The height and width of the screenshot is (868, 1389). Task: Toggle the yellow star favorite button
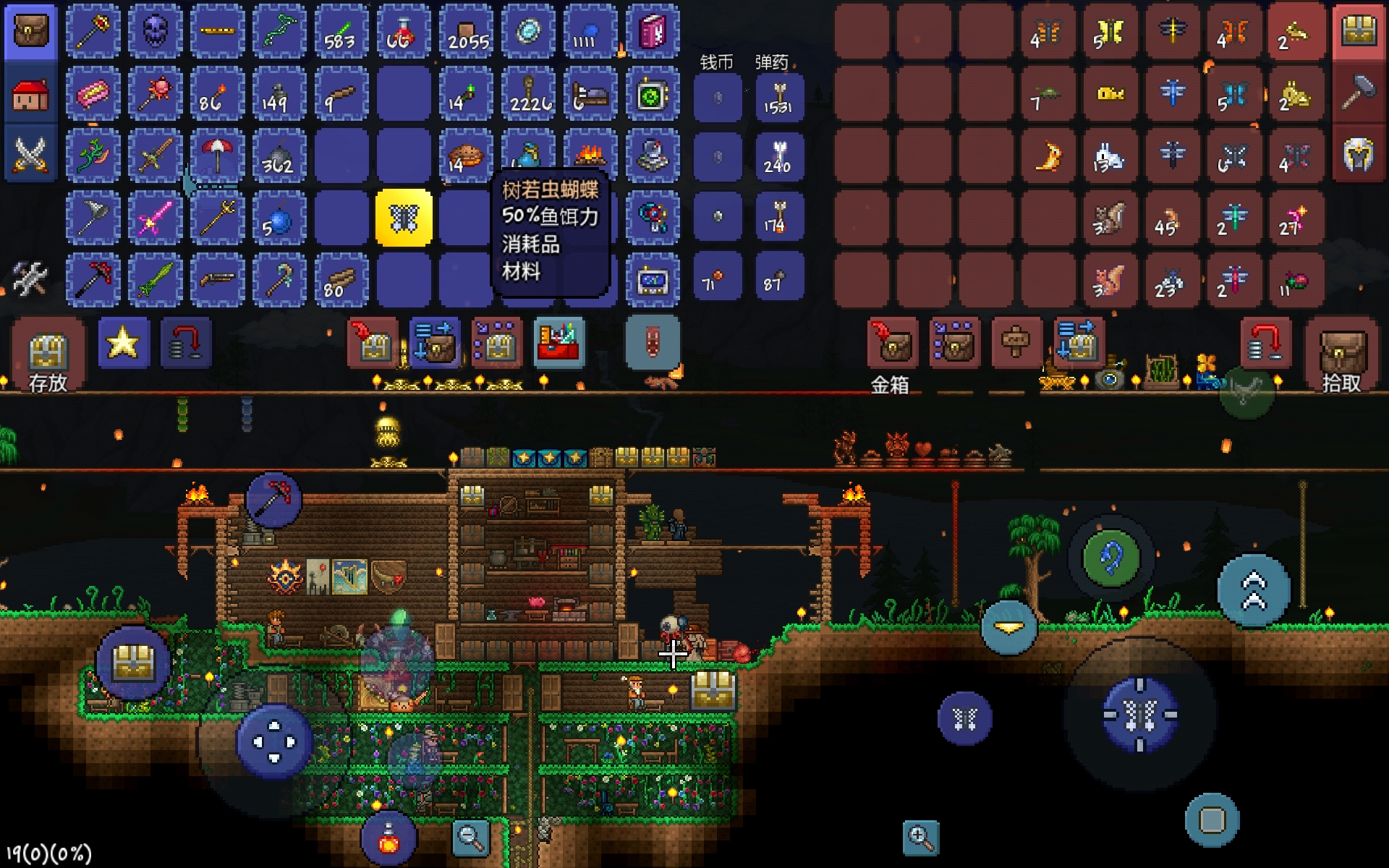click(x=123, y=343)
